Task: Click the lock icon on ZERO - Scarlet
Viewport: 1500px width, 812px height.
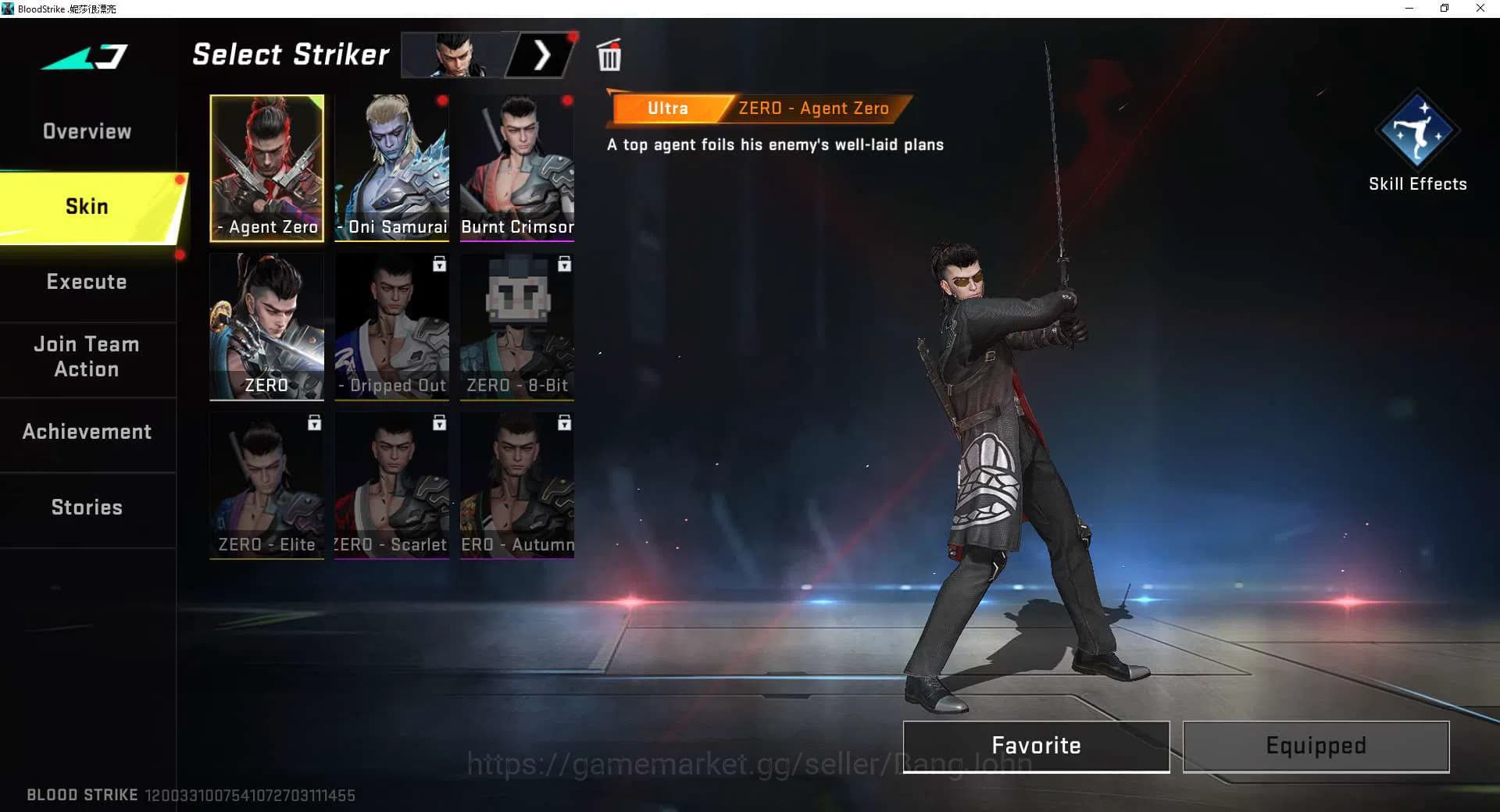Action: (438, 422)
